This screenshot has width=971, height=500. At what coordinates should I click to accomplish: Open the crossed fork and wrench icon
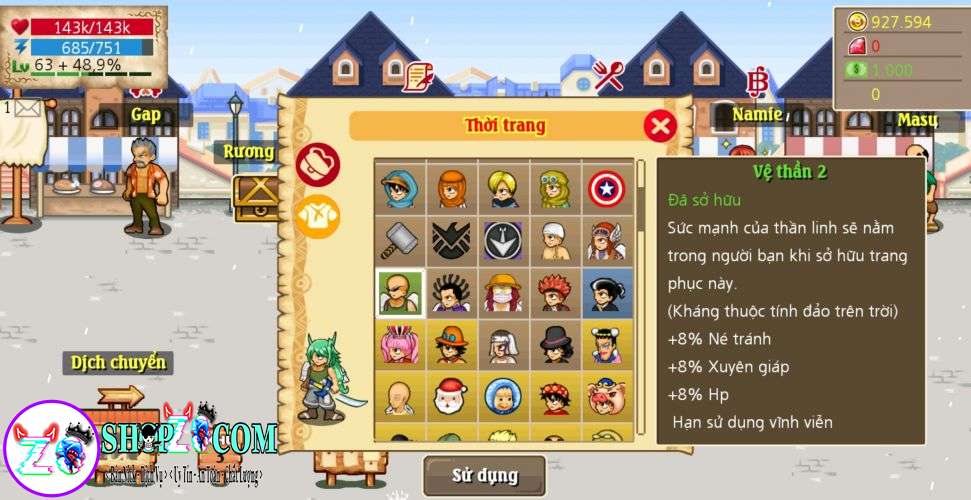tap(608, 75)
